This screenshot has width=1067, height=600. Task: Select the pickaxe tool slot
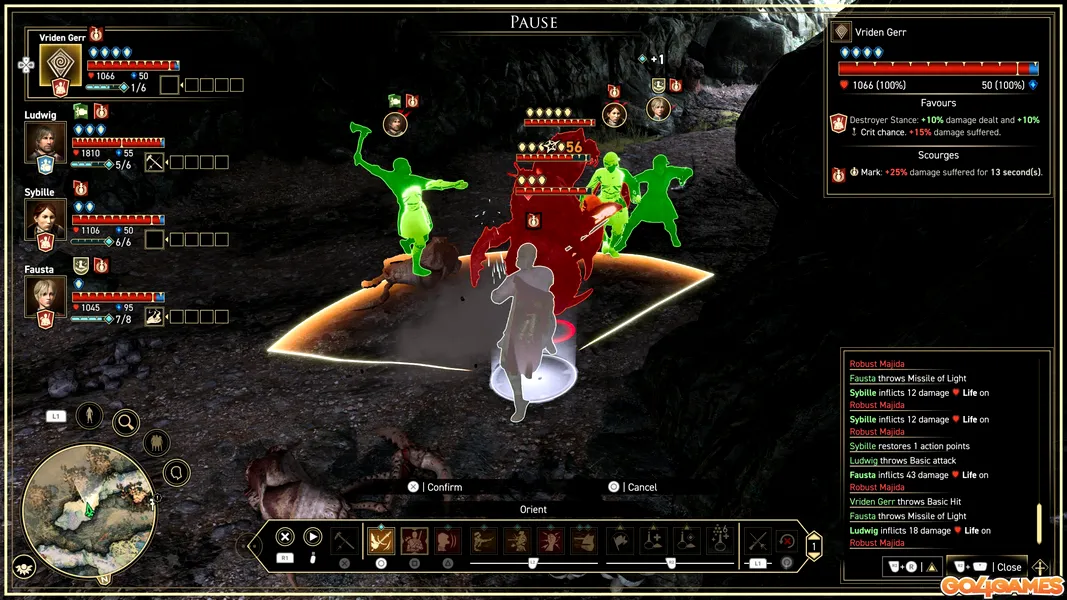(344, 541)
